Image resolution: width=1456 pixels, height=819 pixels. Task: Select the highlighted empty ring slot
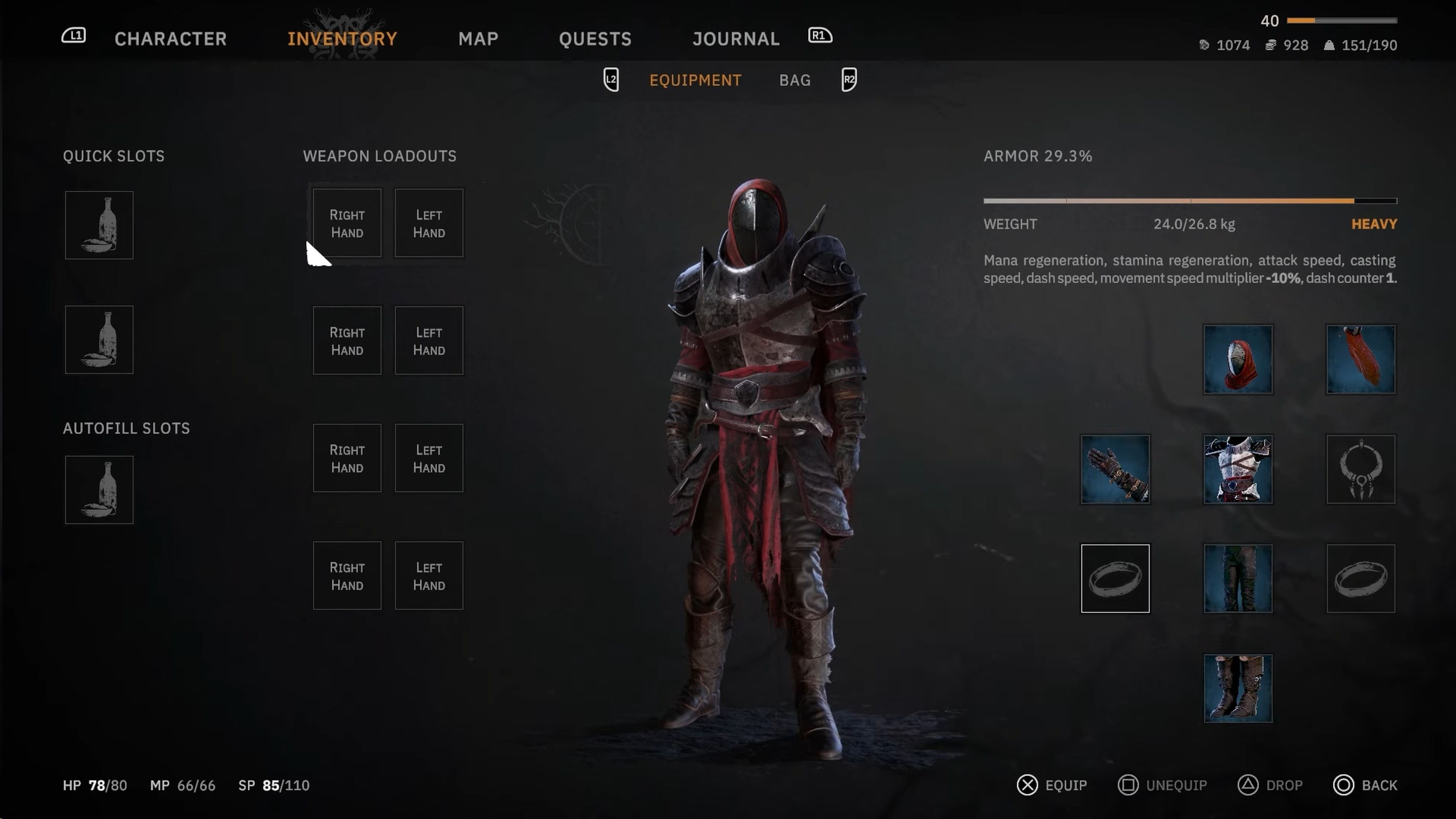pos(1115,578)
